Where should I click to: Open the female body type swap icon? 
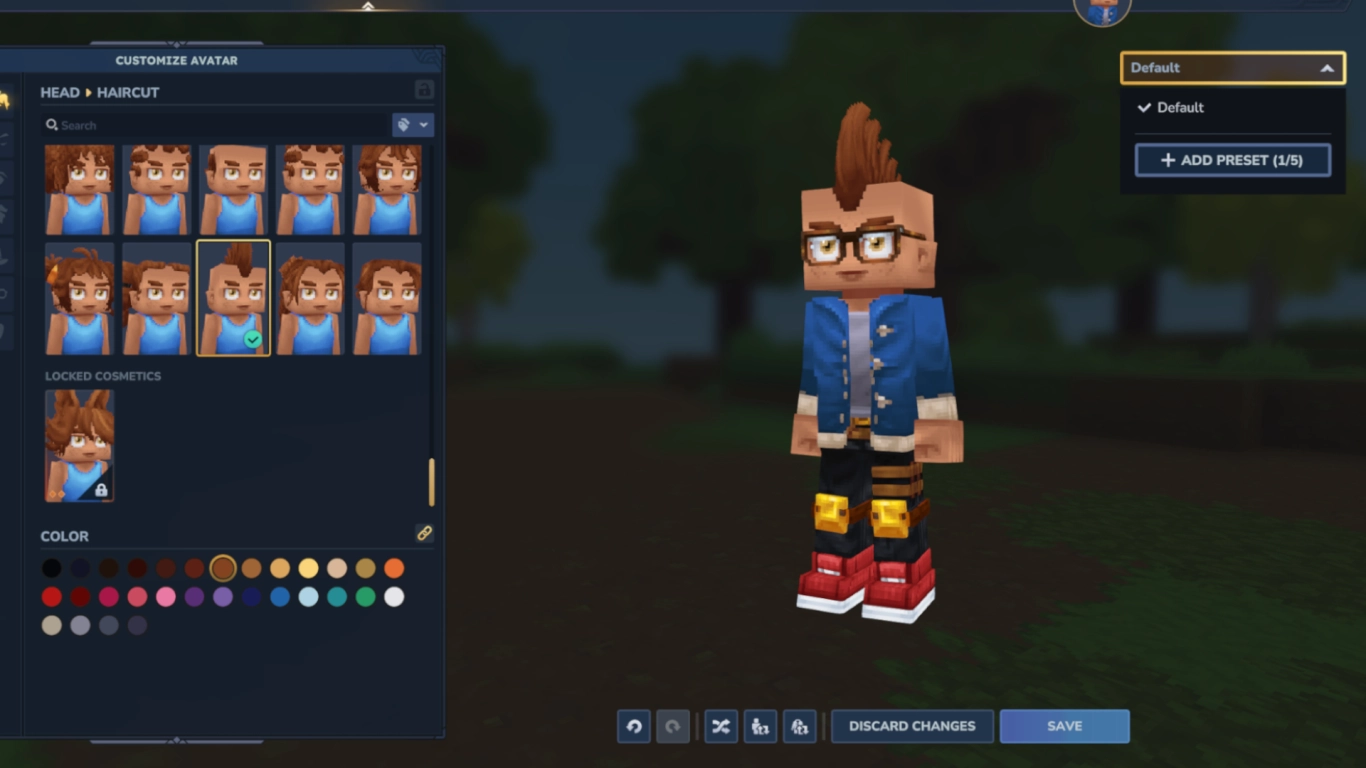tap(800, 726)
